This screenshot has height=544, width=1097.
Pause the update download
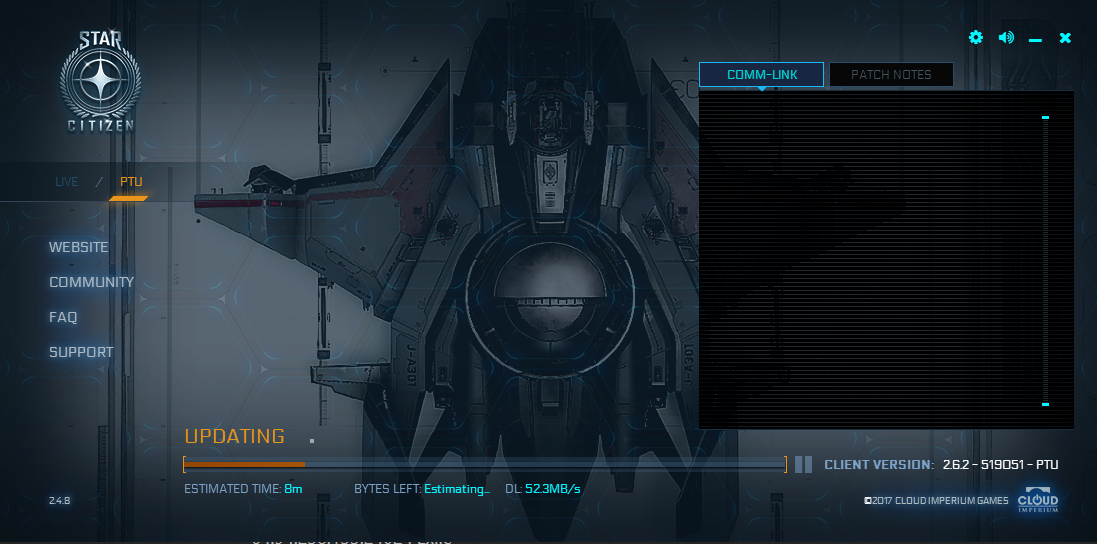(x=803, y=464)
